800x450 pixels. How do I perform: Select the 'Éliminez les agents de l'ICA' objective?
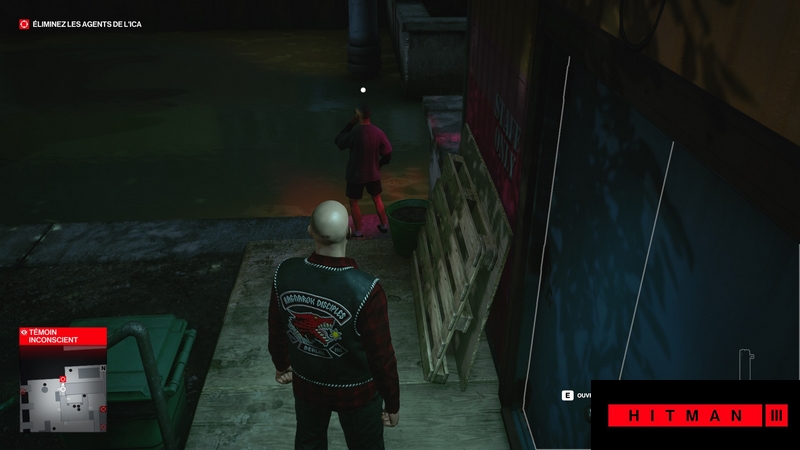[80, 24]
